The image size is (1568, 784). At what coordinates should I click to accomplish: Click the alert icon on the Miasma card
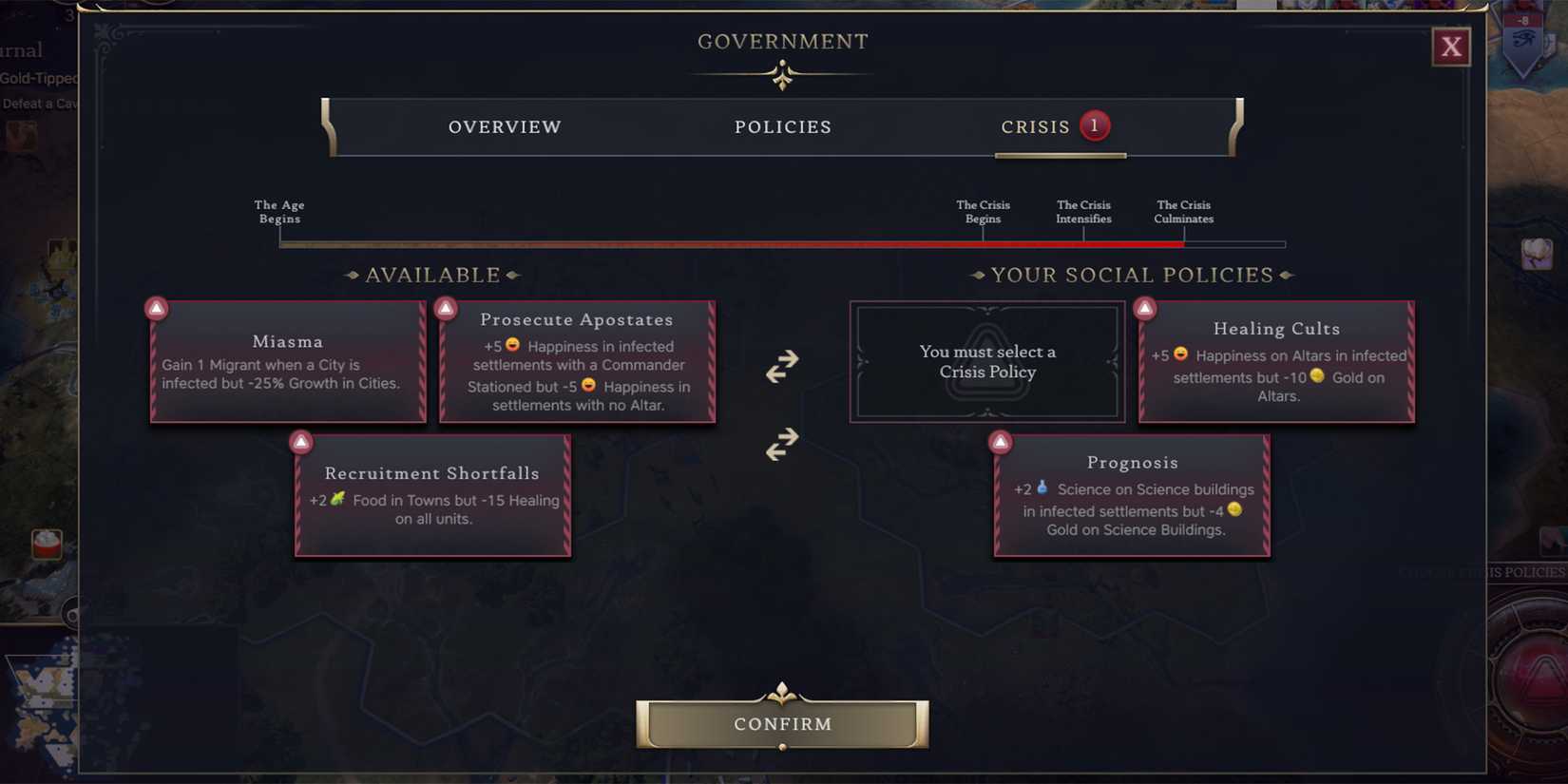pos(157,307)
